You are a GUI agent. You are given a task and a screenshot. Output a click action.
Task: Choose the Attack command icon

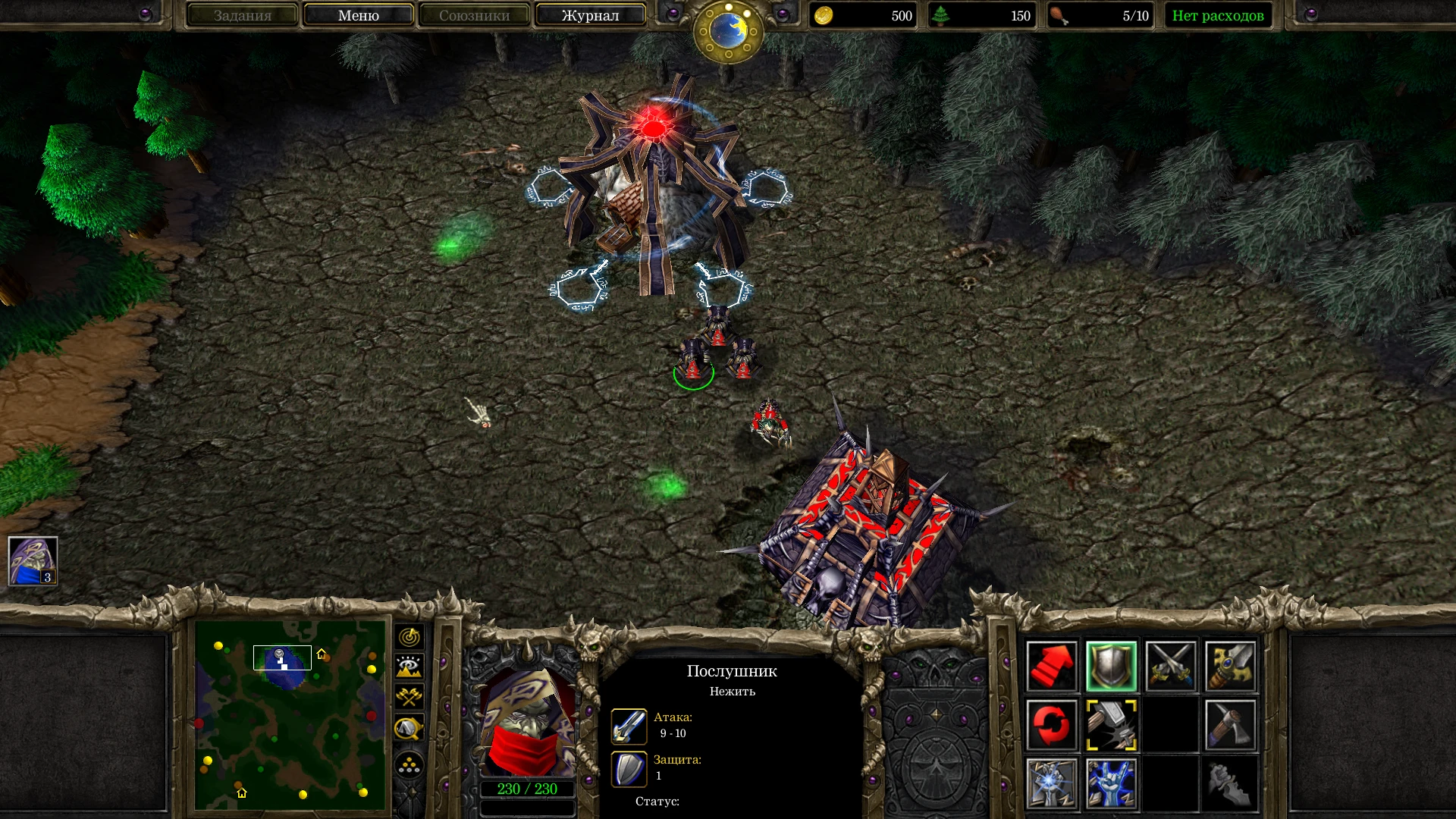[x=1229, y=667]
